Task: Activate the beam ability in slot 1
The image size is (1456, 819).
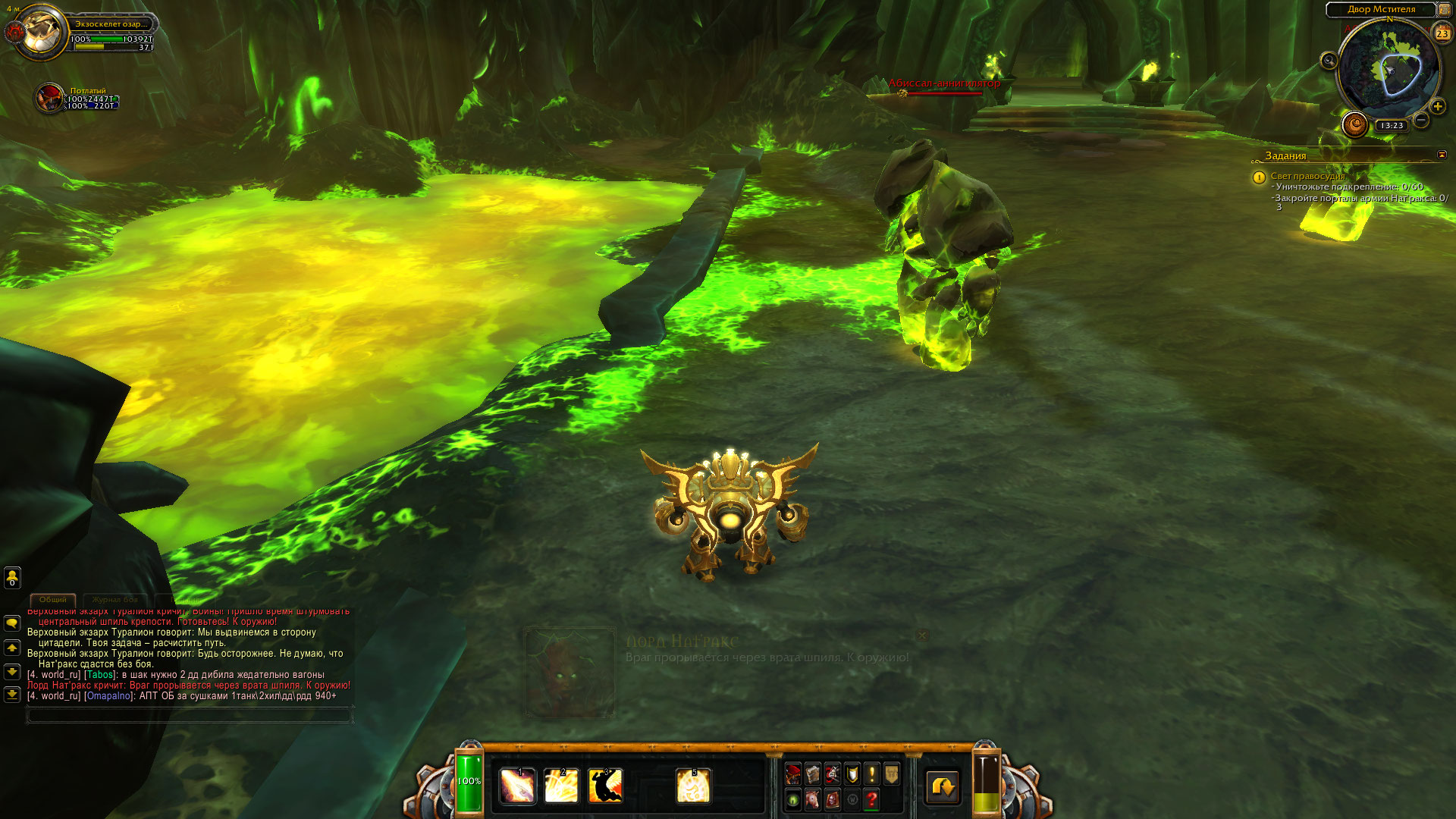Action: [517, 786]
